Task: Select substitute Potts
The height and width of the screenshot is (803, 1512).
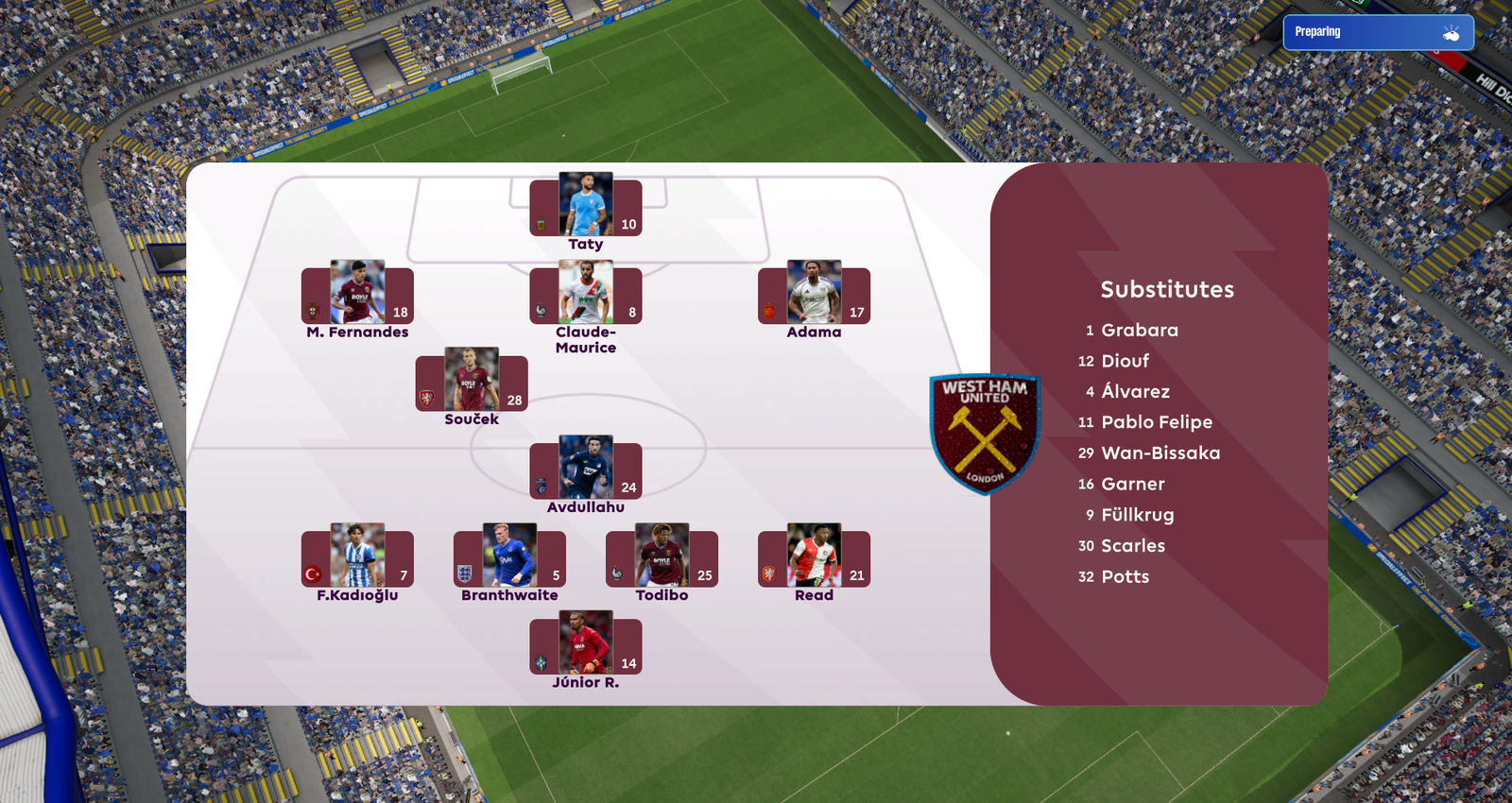Action: click(x=1125, y=577)
